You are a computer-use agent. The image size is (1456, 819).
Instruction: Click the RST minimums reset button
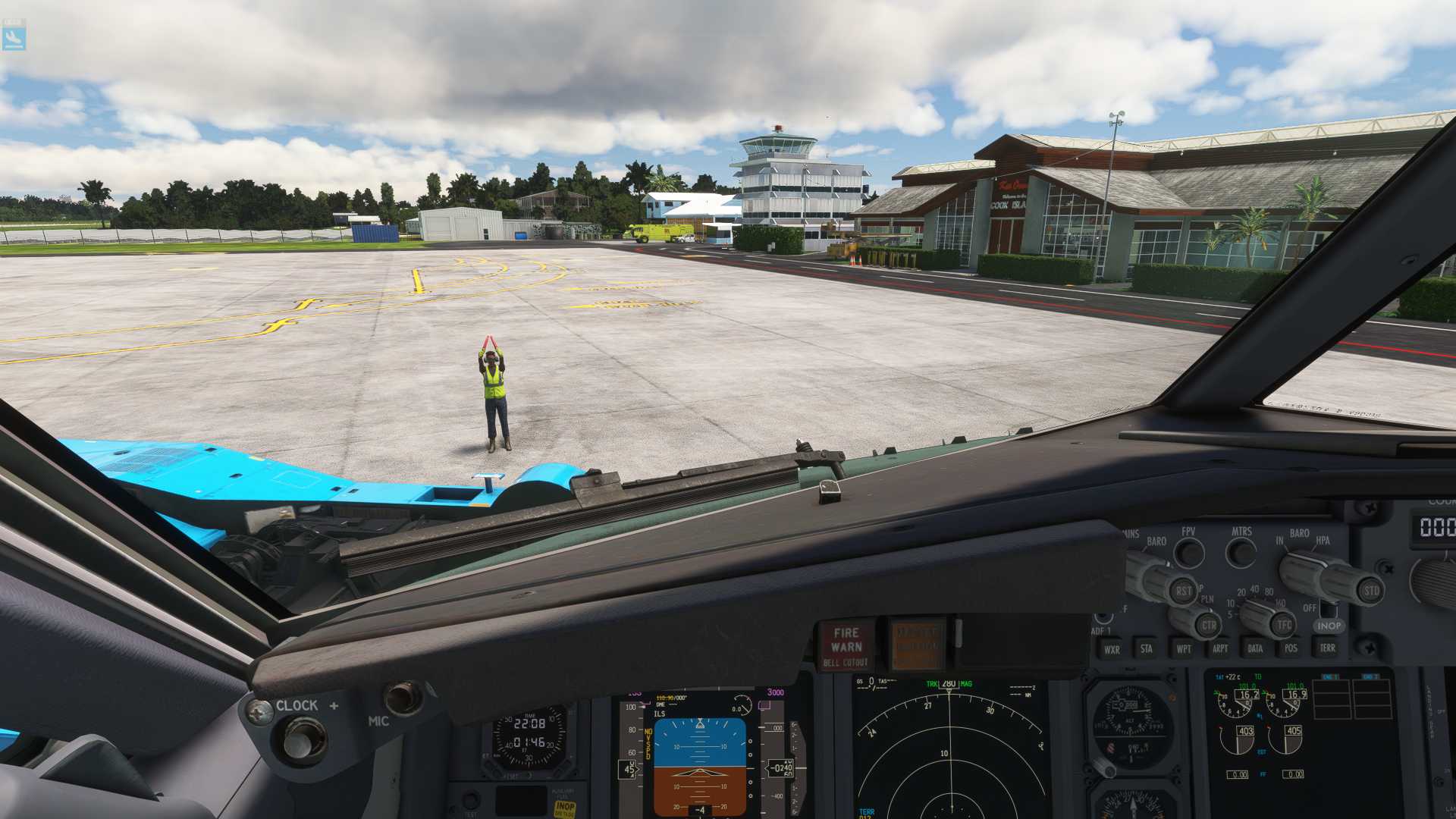1183,591
